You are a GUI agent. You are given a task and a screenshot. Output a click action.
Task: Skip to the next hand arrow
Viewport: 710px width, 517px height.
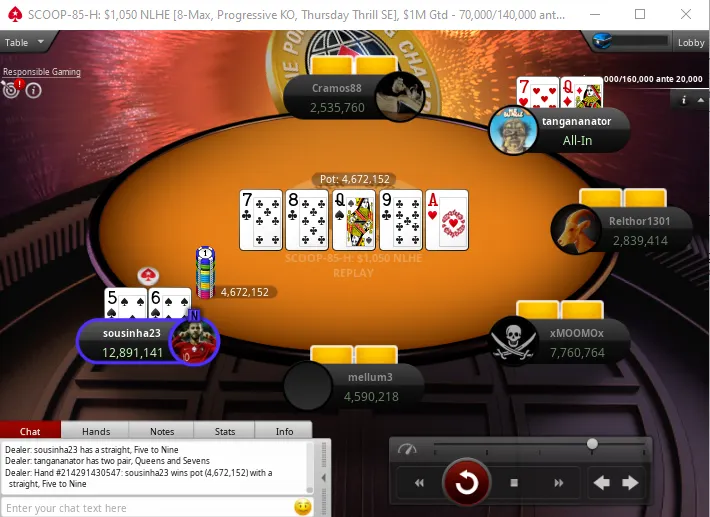[x=631, y=484]
